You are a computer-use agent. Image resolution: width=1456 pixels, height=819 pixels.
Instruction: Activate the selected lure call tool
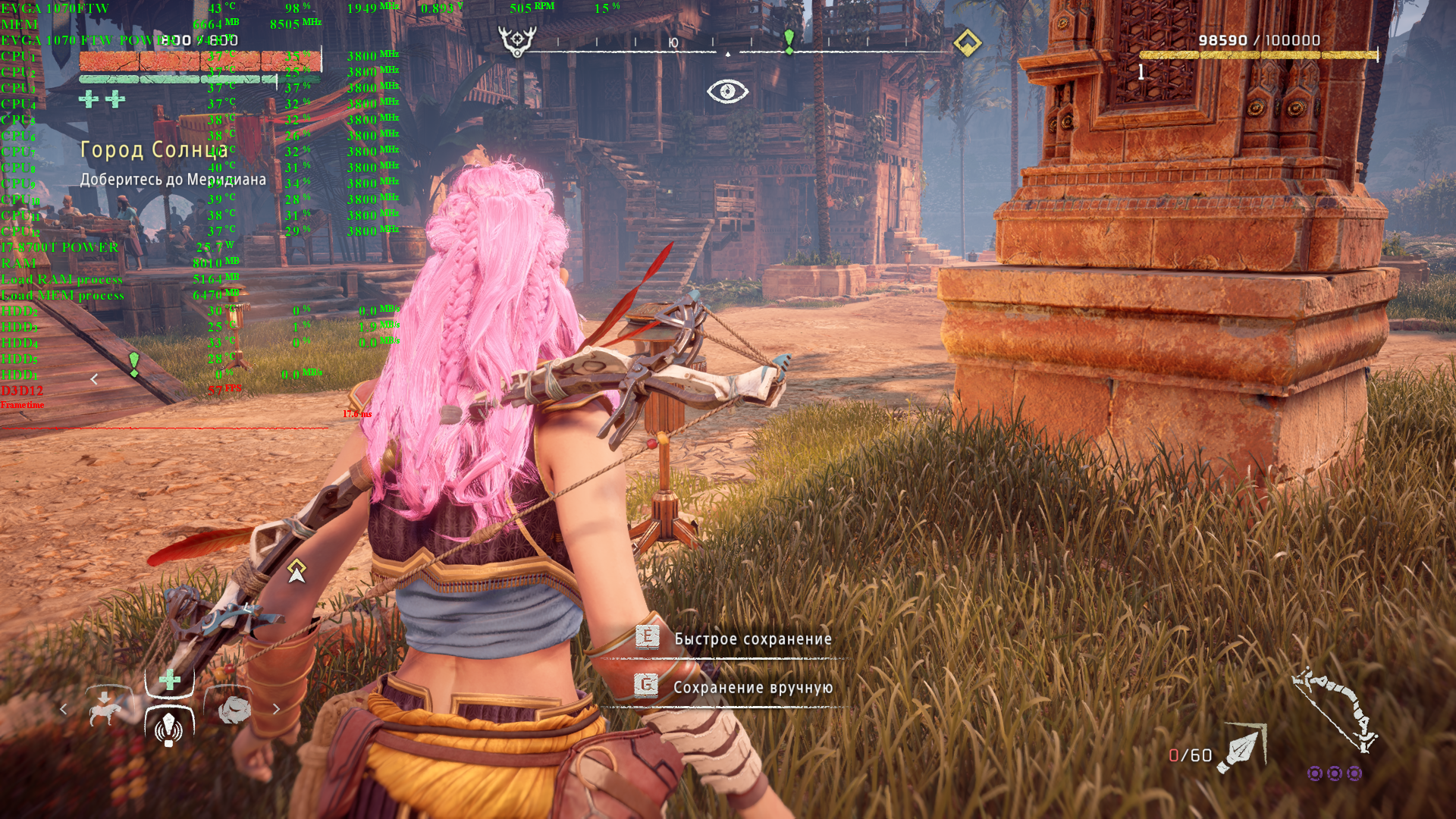[x=169, y=727]
